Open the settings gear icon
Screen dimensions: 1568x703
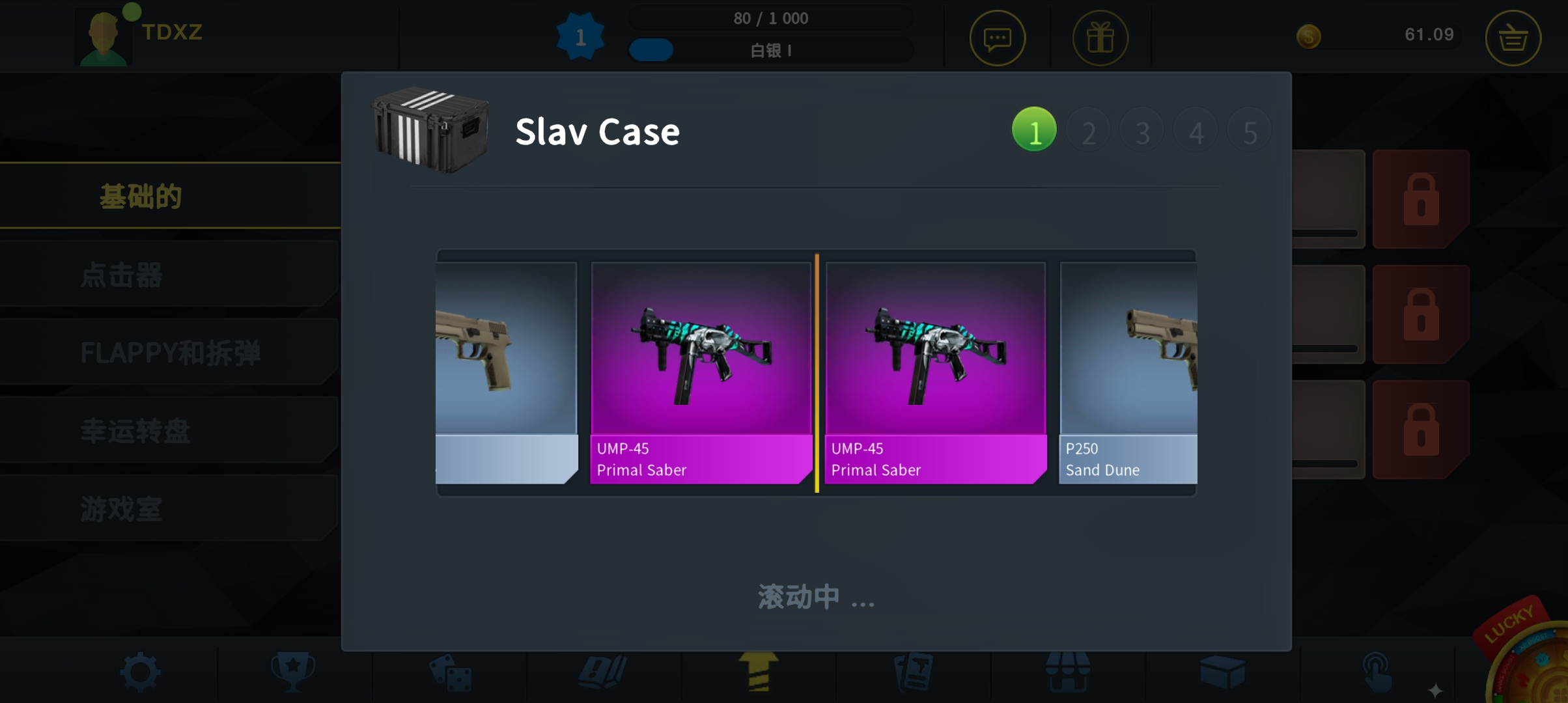click(x=141, y=670)
